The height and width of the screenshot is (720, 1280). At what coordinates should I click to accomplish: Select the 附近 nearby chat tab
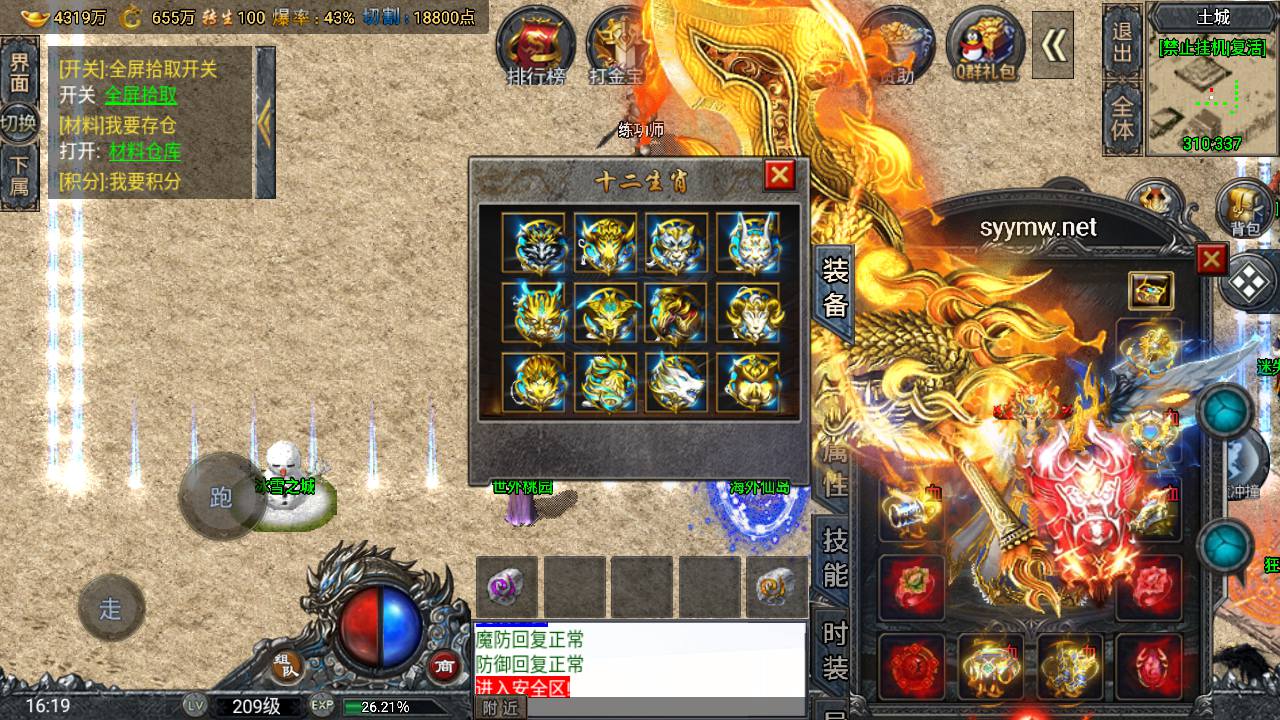(x=499, y=708)
